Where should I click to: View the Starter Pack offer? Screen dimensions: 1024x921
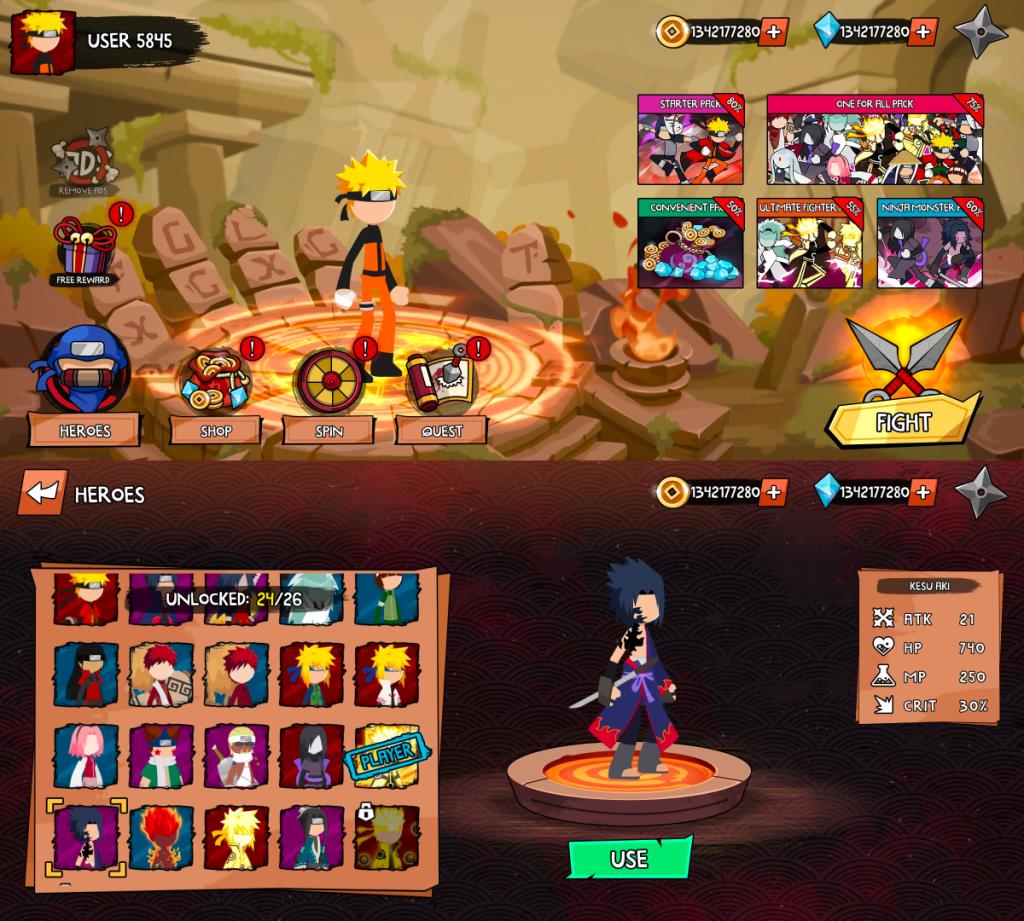point(691,140)
